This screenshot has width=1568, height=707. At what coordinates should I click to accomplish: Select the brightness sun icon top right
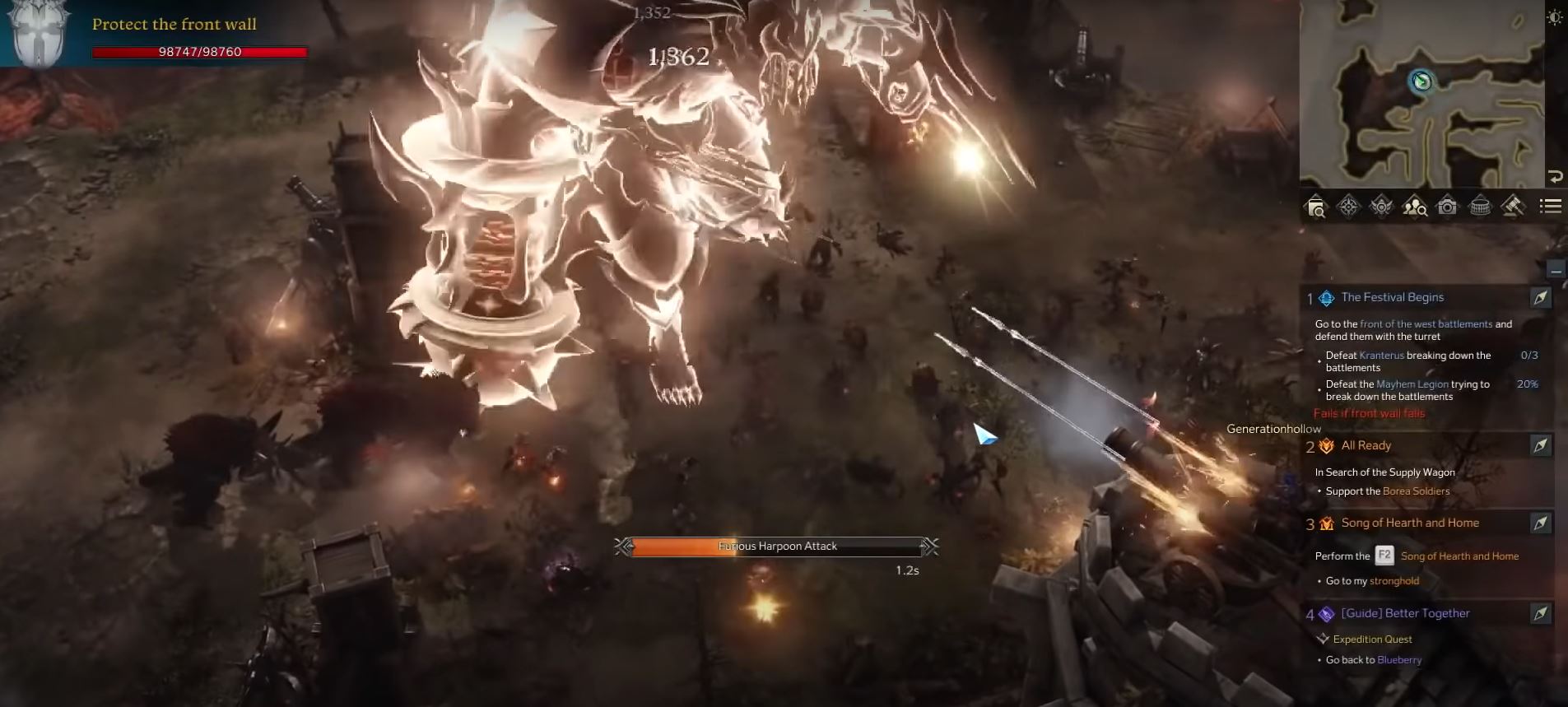pos(1556,16)
